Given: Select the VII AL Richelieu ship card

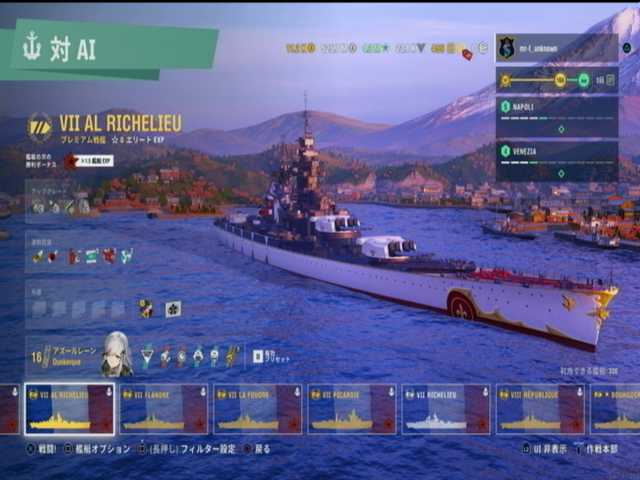Looking at the screenshot, I should click(69, 409).
